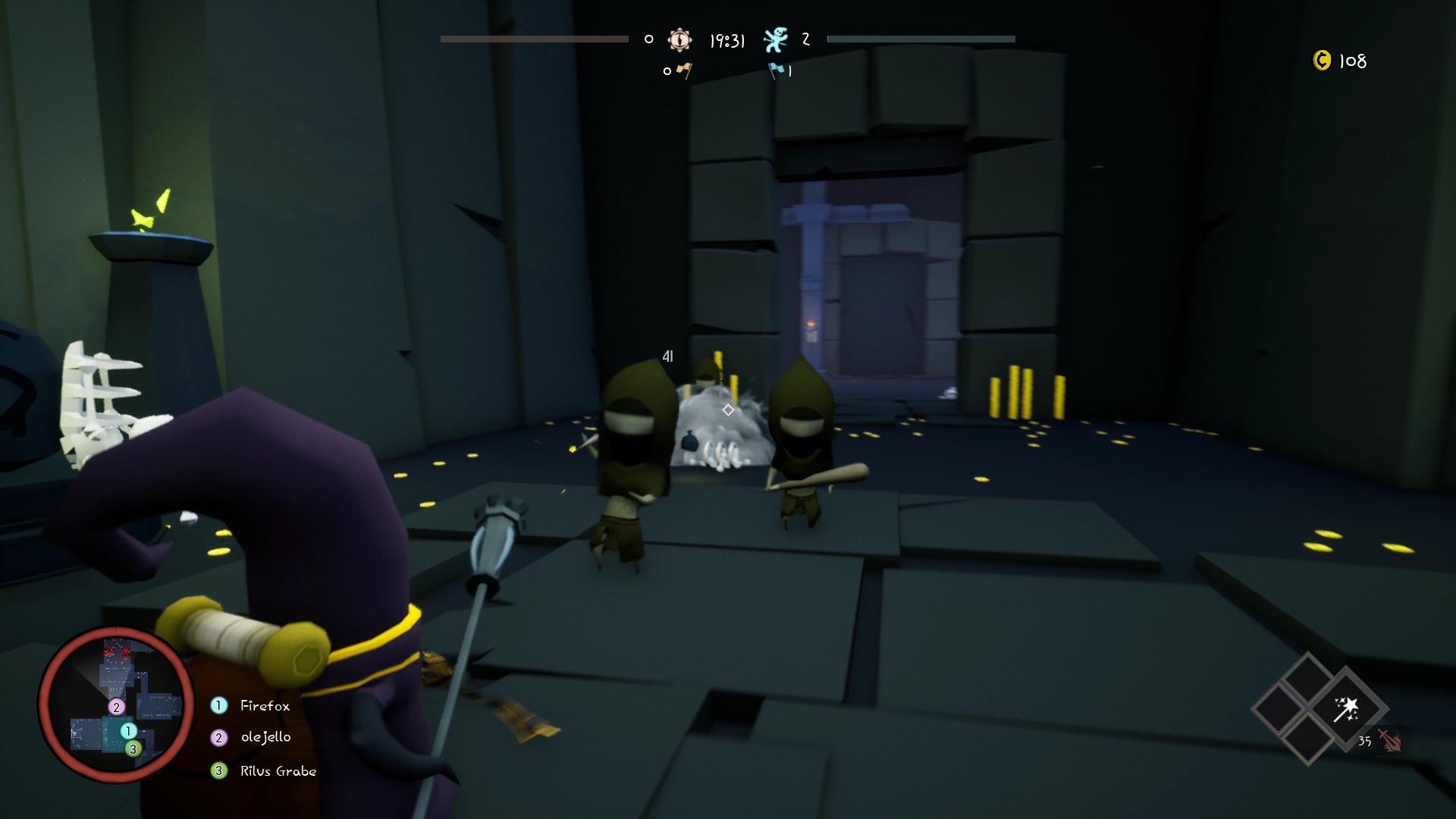Select the magic wand ability in the diamond slot
Image resolution: width=1456 pixels, height=819 pixels.
(x=1346, y=709)
